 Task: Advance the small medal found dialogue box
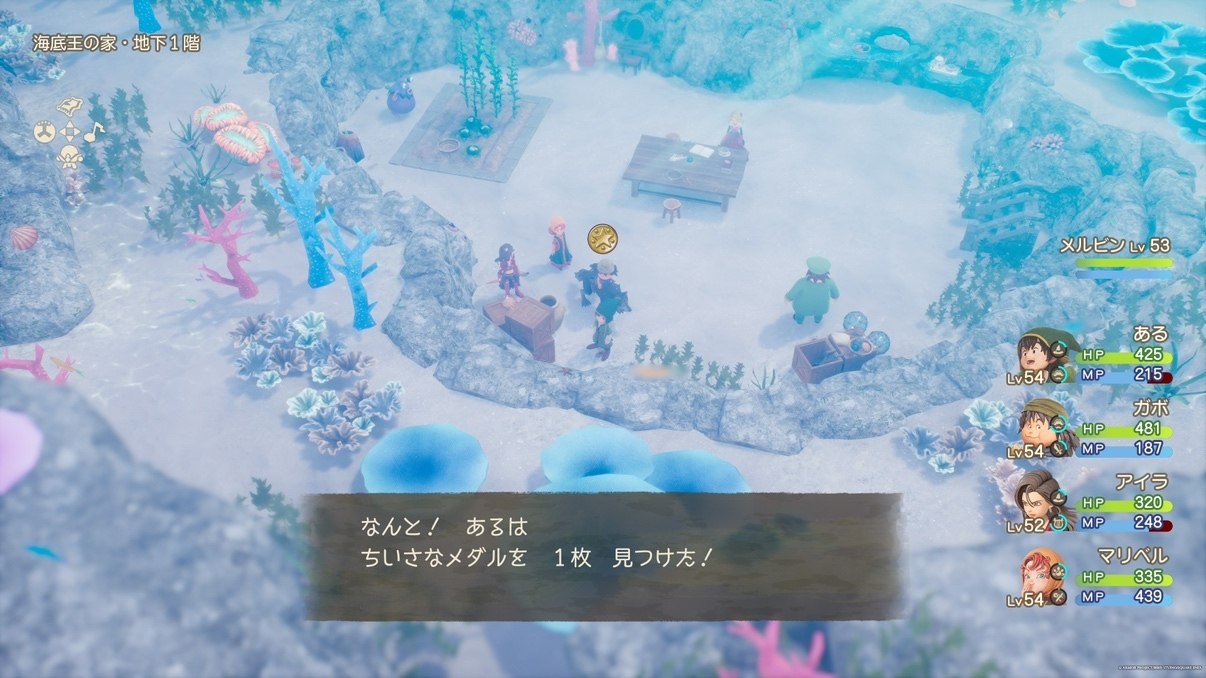point(602,557)
